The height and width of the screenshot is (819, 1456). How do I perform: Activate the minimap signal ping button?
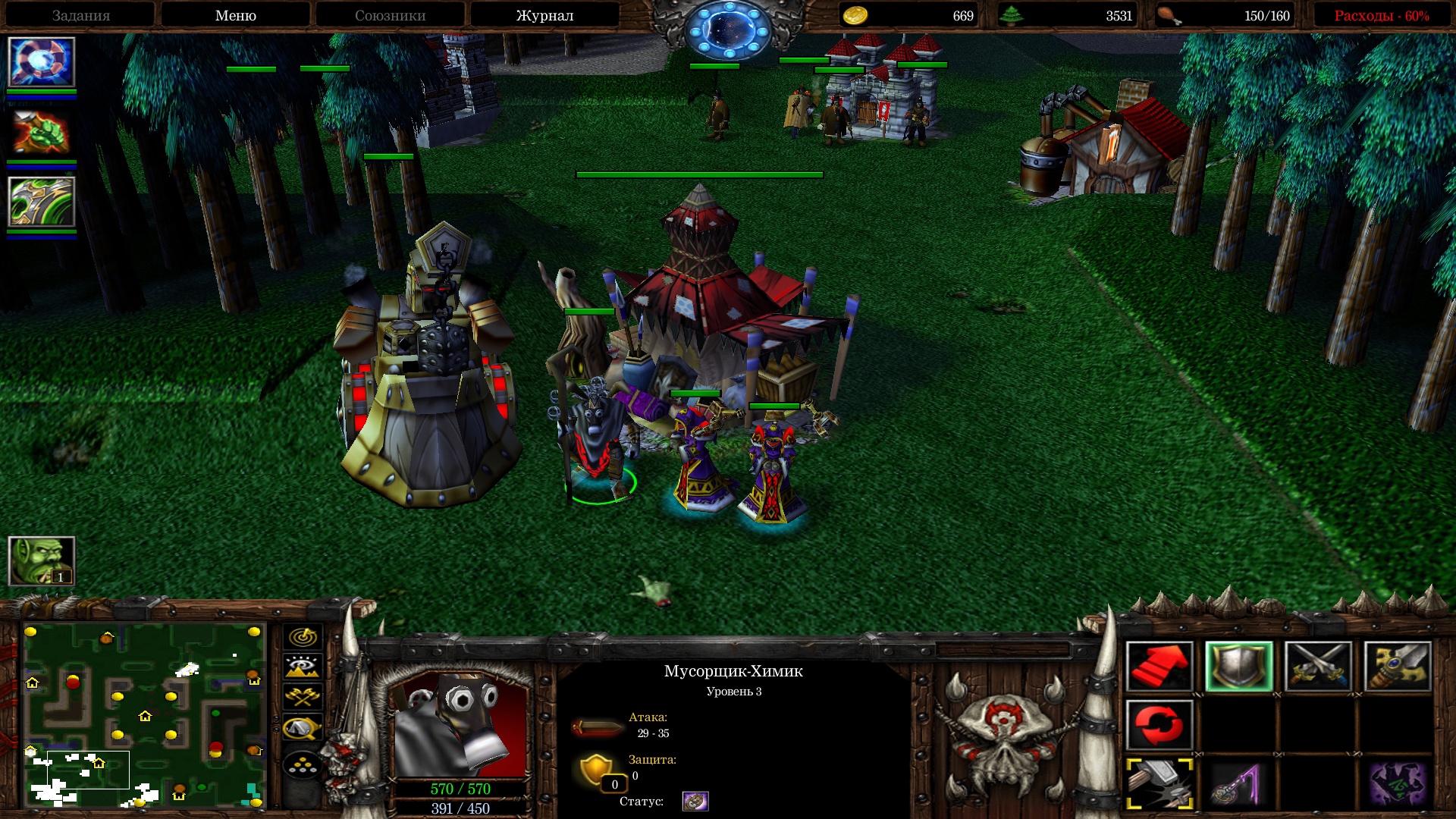303,637
